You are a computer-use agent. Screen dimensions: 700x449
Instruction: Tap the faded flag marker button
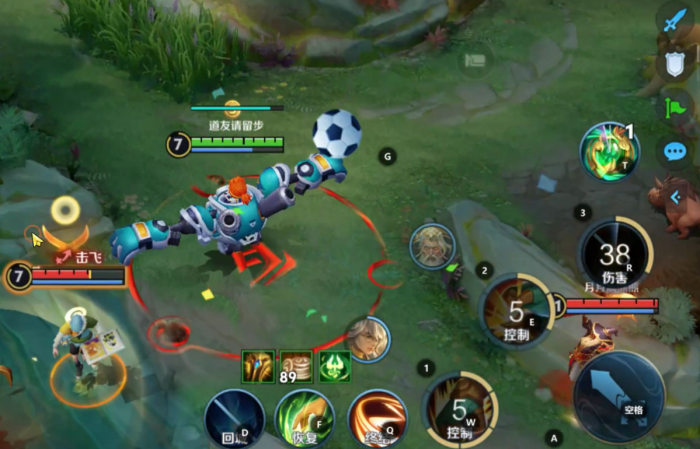[476, 60]
